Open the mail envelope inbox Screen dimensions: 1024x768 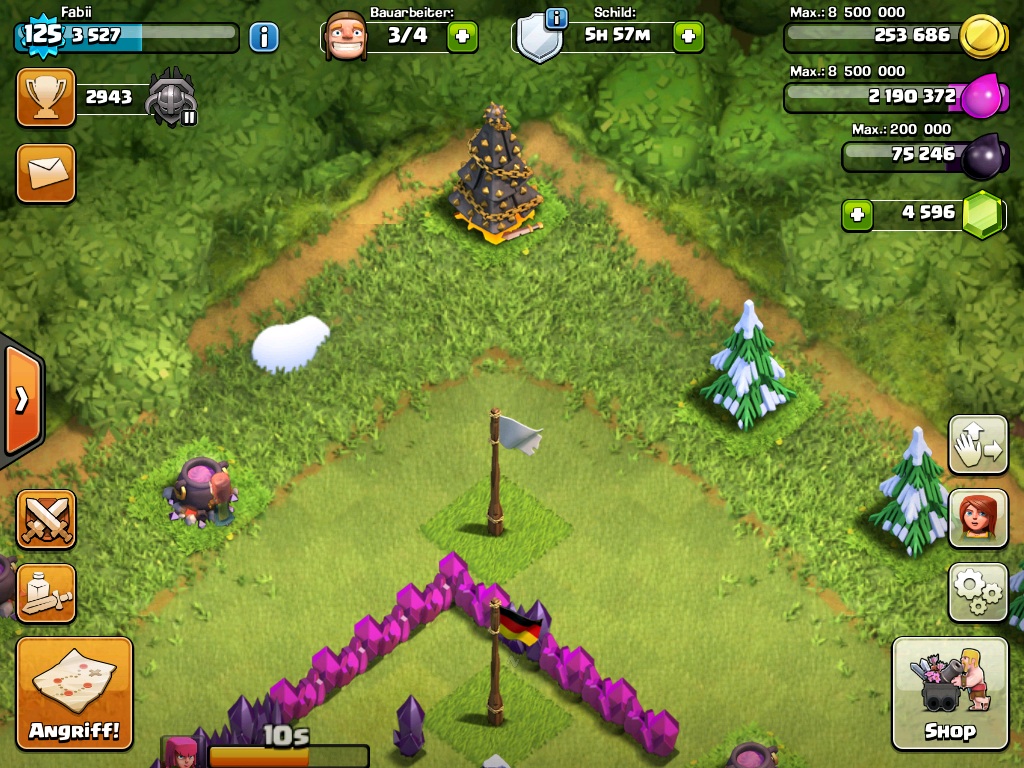tap(46, 173)
